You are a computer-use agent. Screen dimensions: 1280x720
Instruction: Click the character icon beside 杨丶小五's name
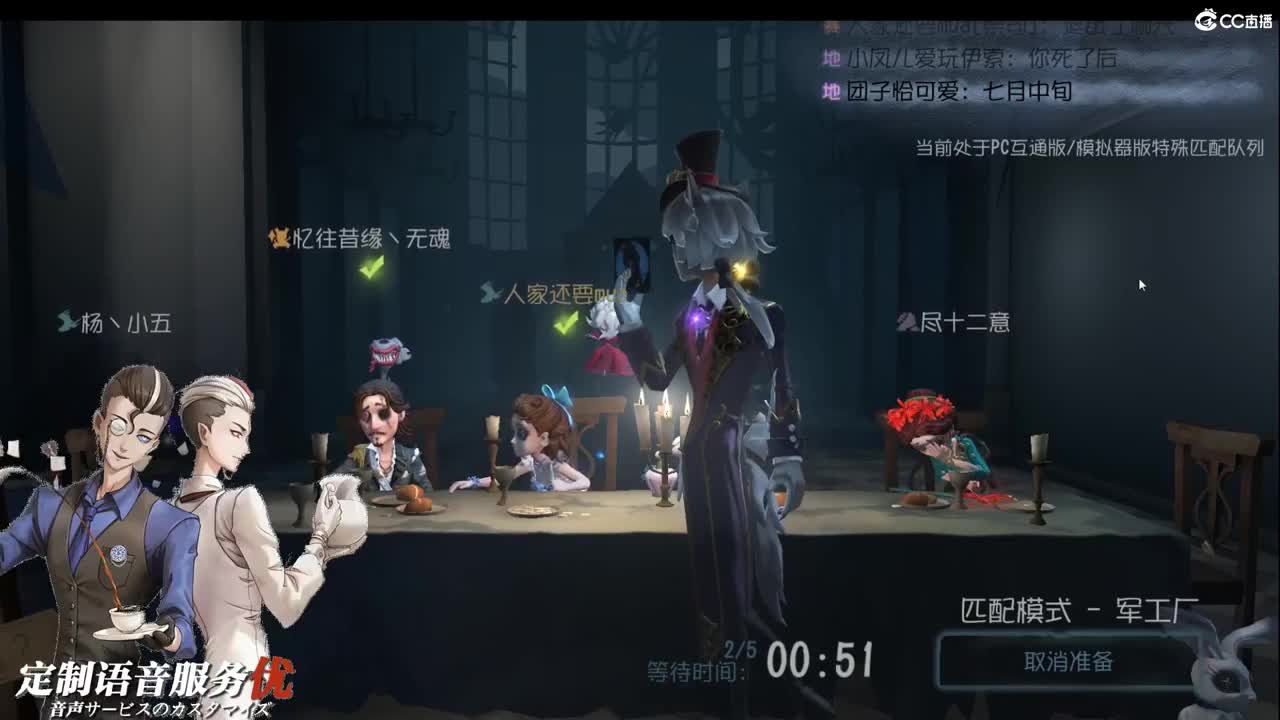pos(66,322)
